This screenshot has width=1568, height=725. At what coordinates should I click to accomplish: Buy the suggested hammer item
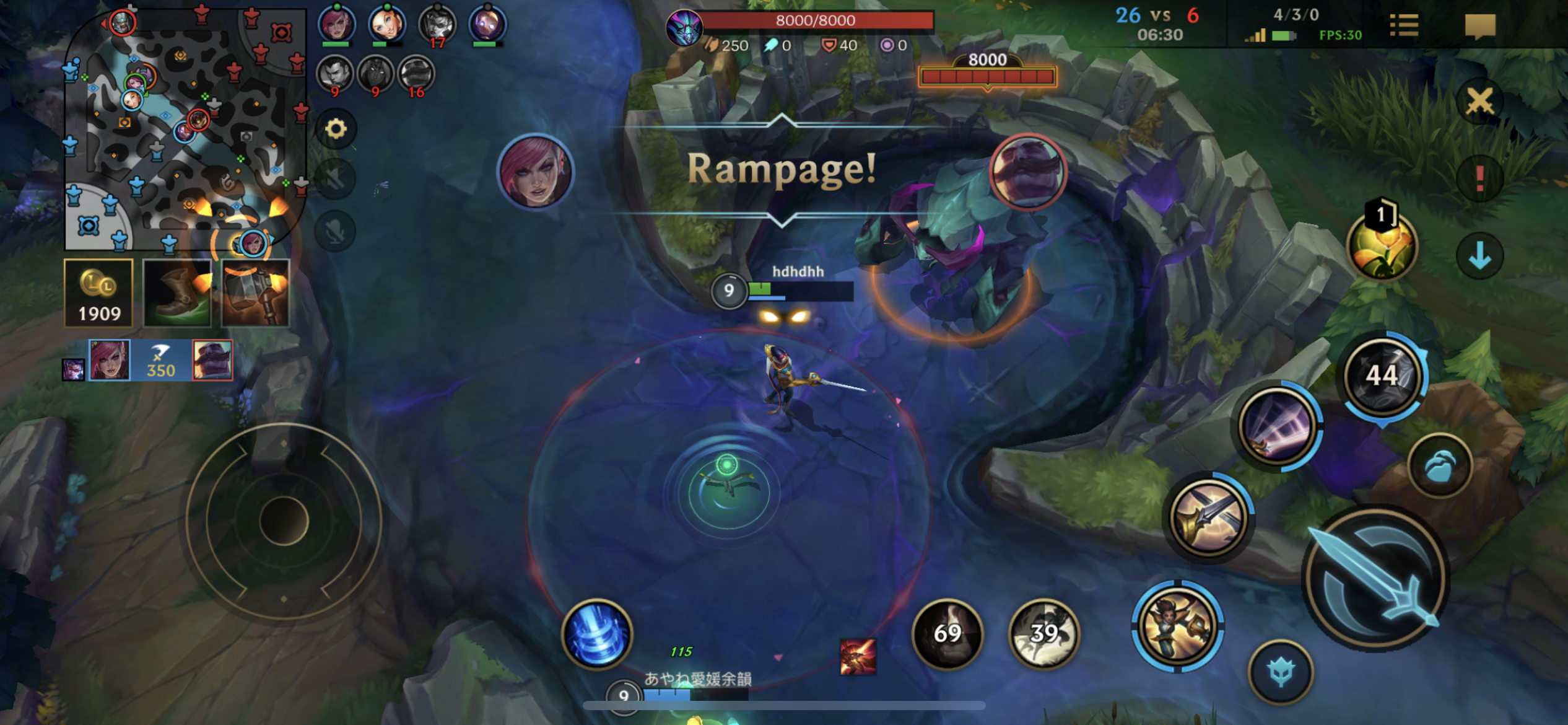pyautogui.click(x=255, y=293)
